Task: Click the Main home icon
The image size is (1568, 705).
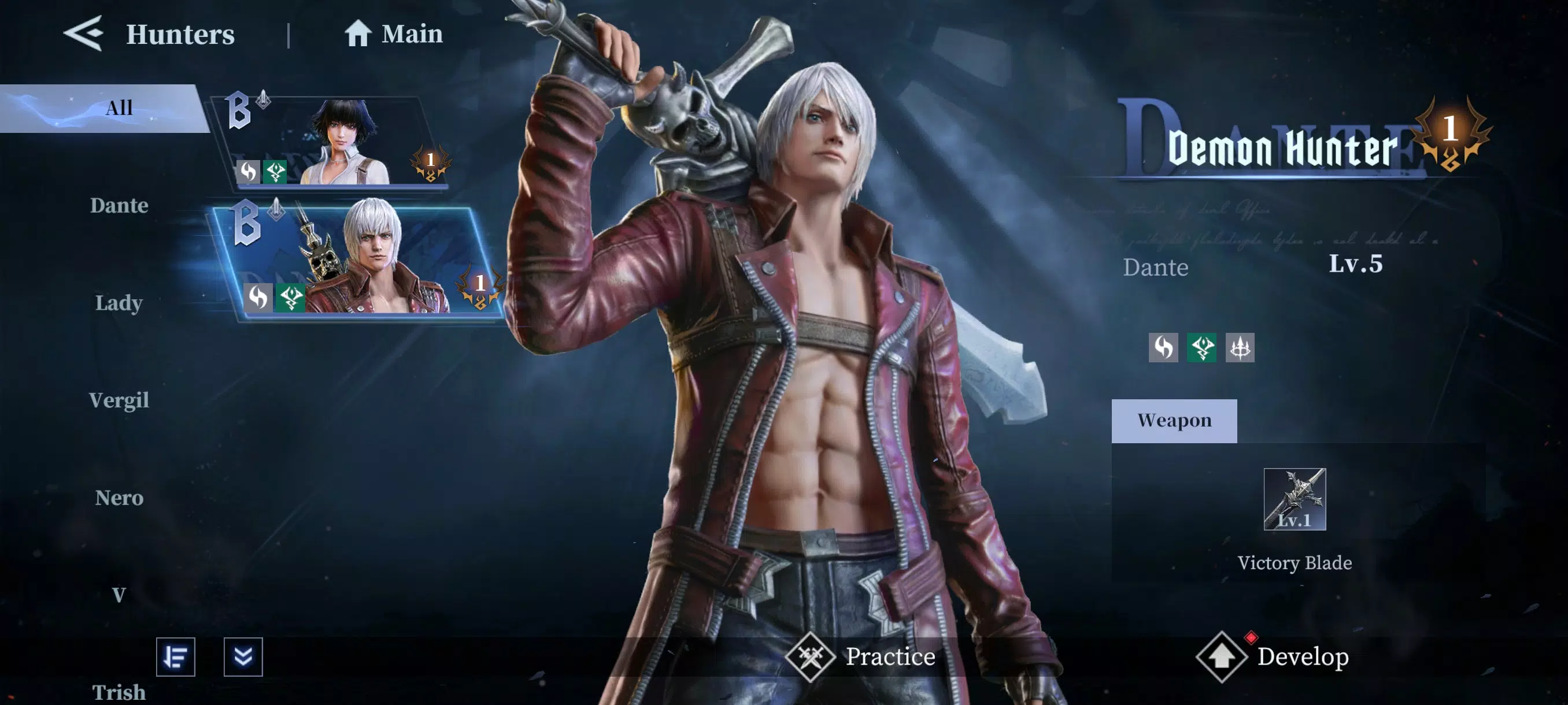Action: [x=358, y=34]
